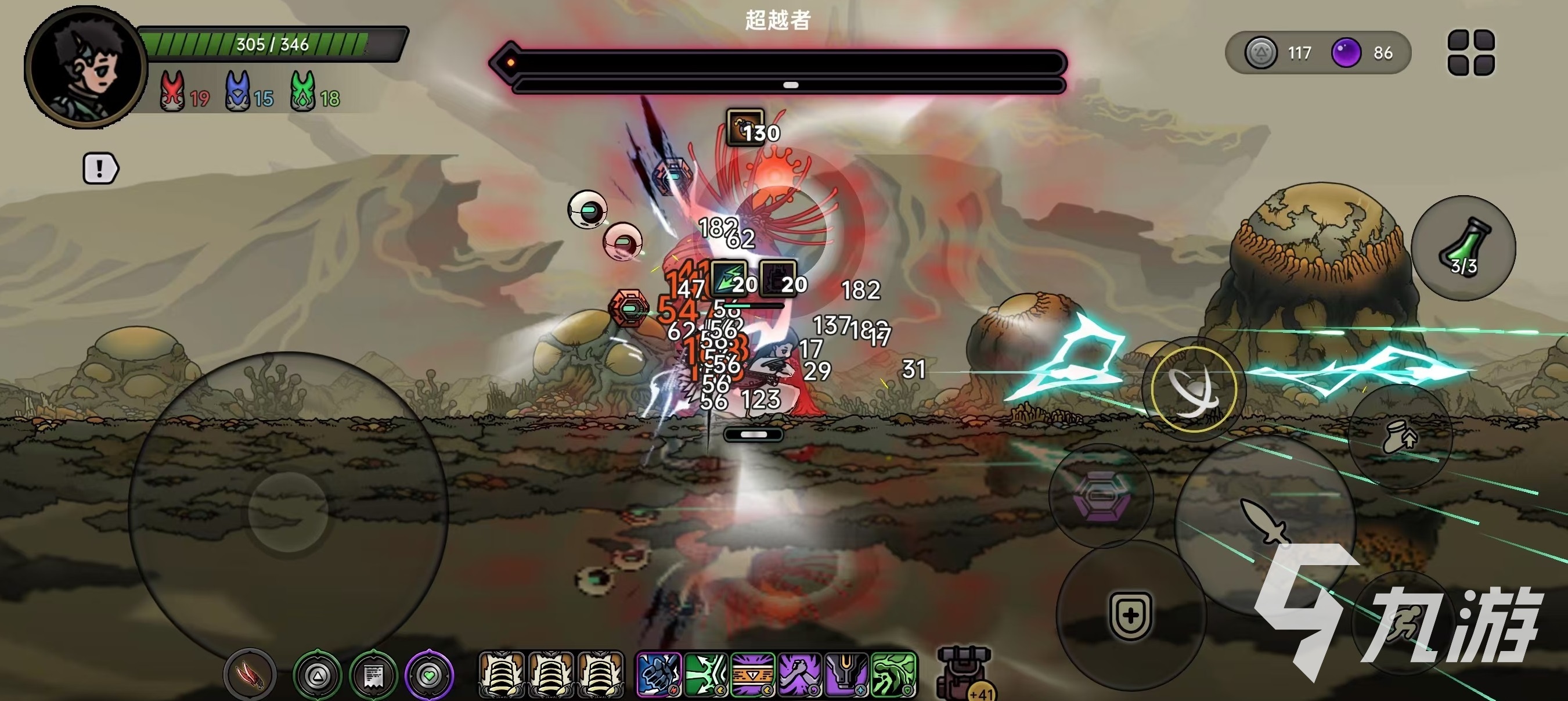Tap the exclamation mark alert icon
Viewport: 1568px width, 701px height.
100,168
